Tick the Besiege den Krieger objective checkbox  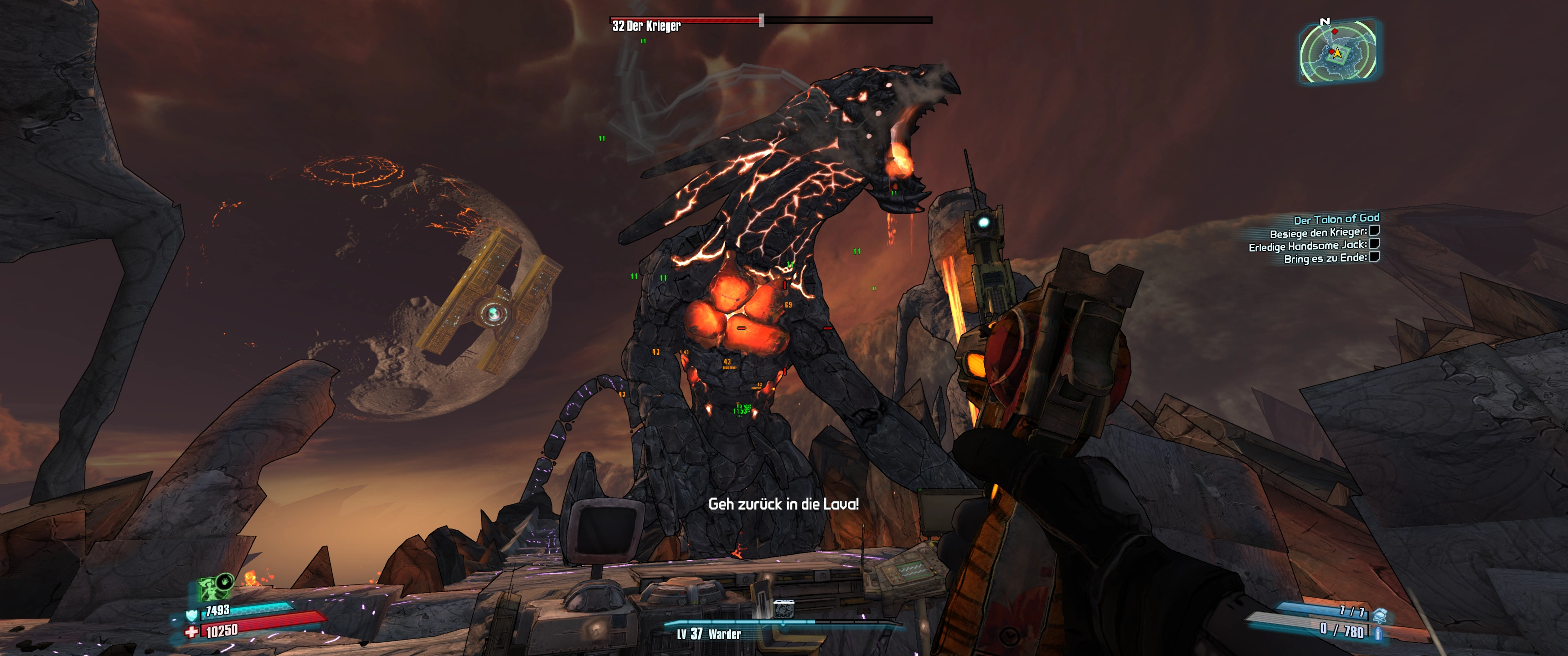pyautogui.click(x=1374, y=231)
